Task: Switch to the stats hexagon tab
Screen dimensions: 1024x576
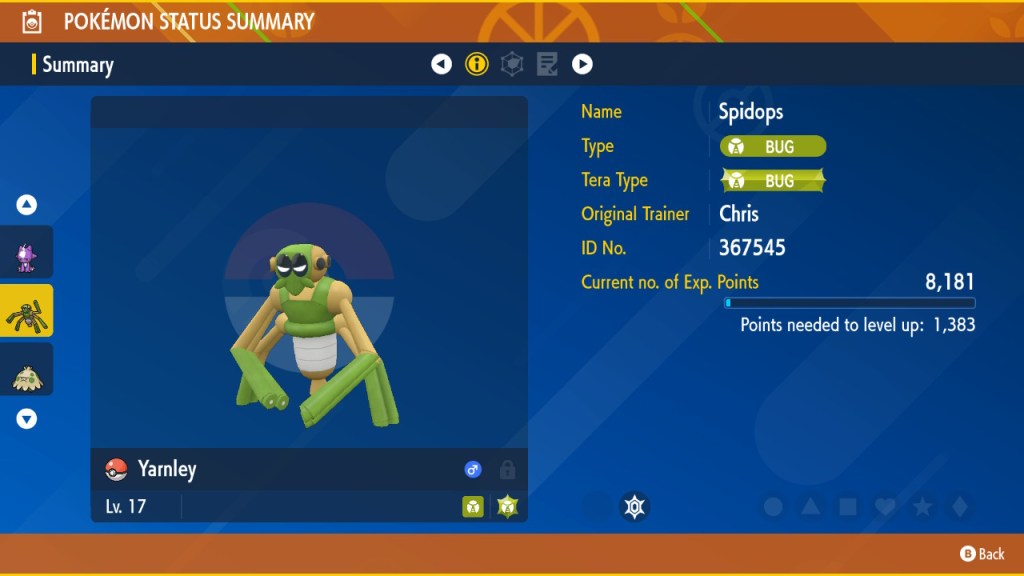Action: click(512, 65)
